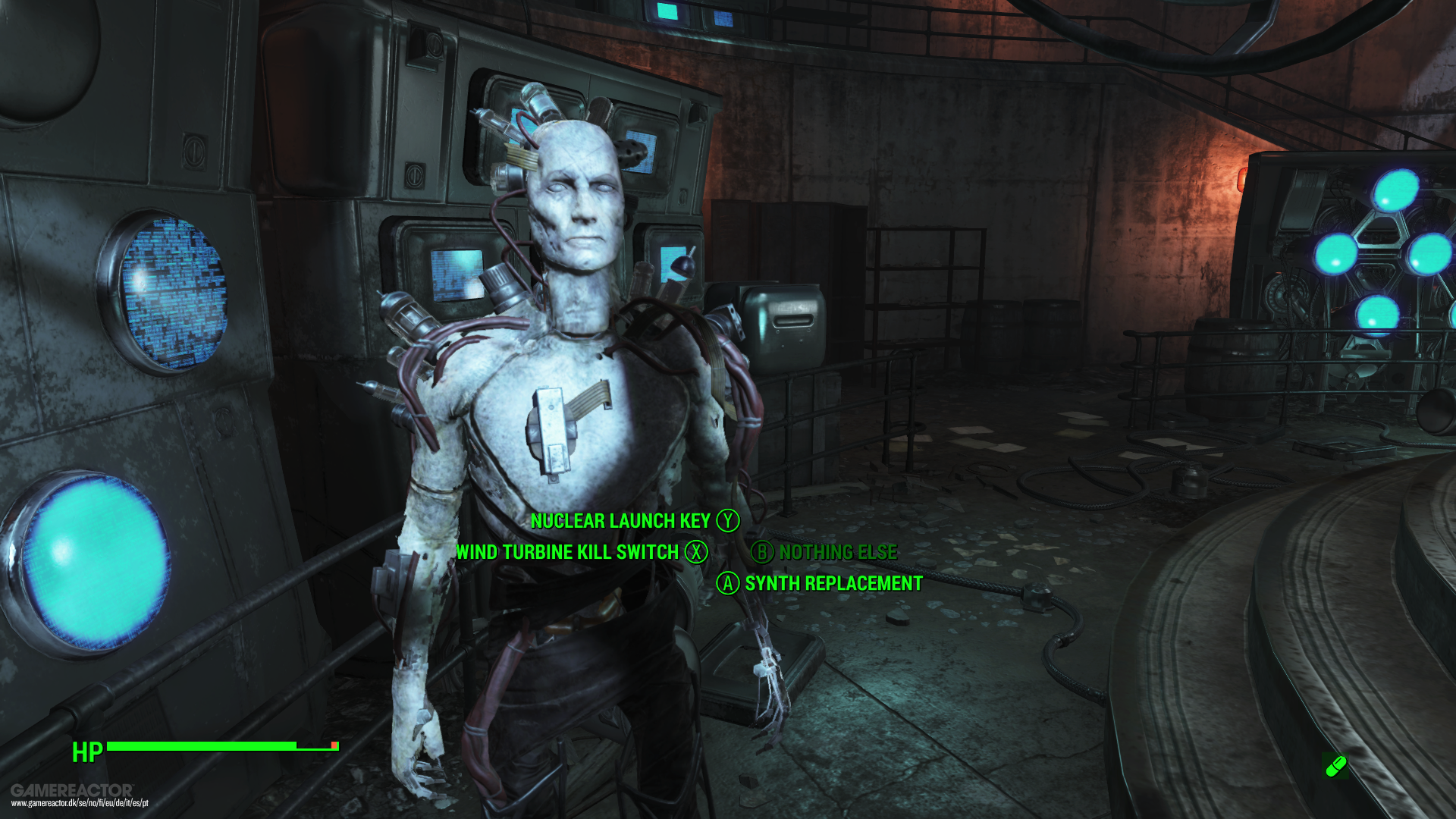Click the X button prompt glyph

(697, 553)
